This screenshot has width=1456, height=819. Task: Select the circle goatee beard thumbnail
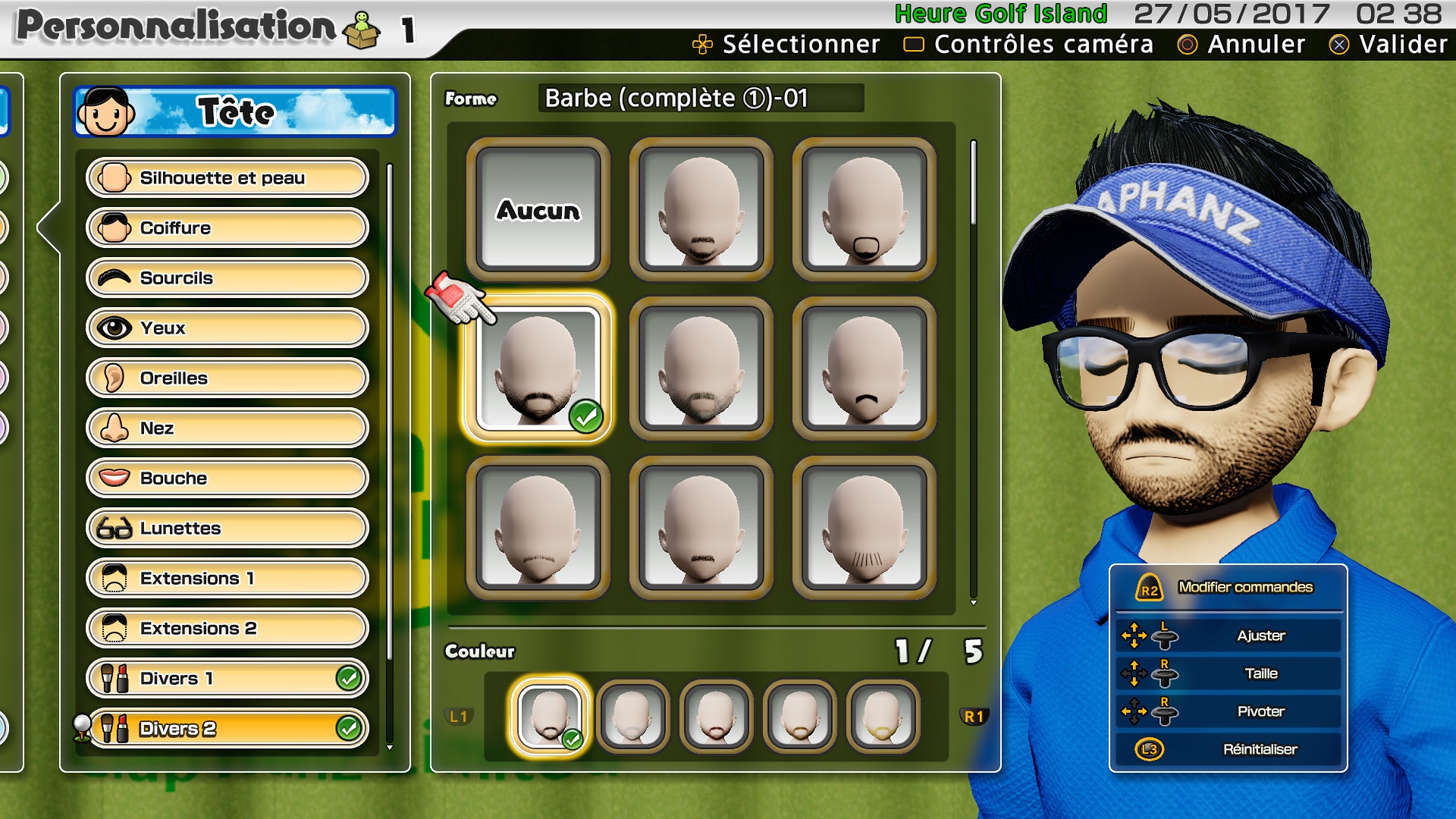864,209
